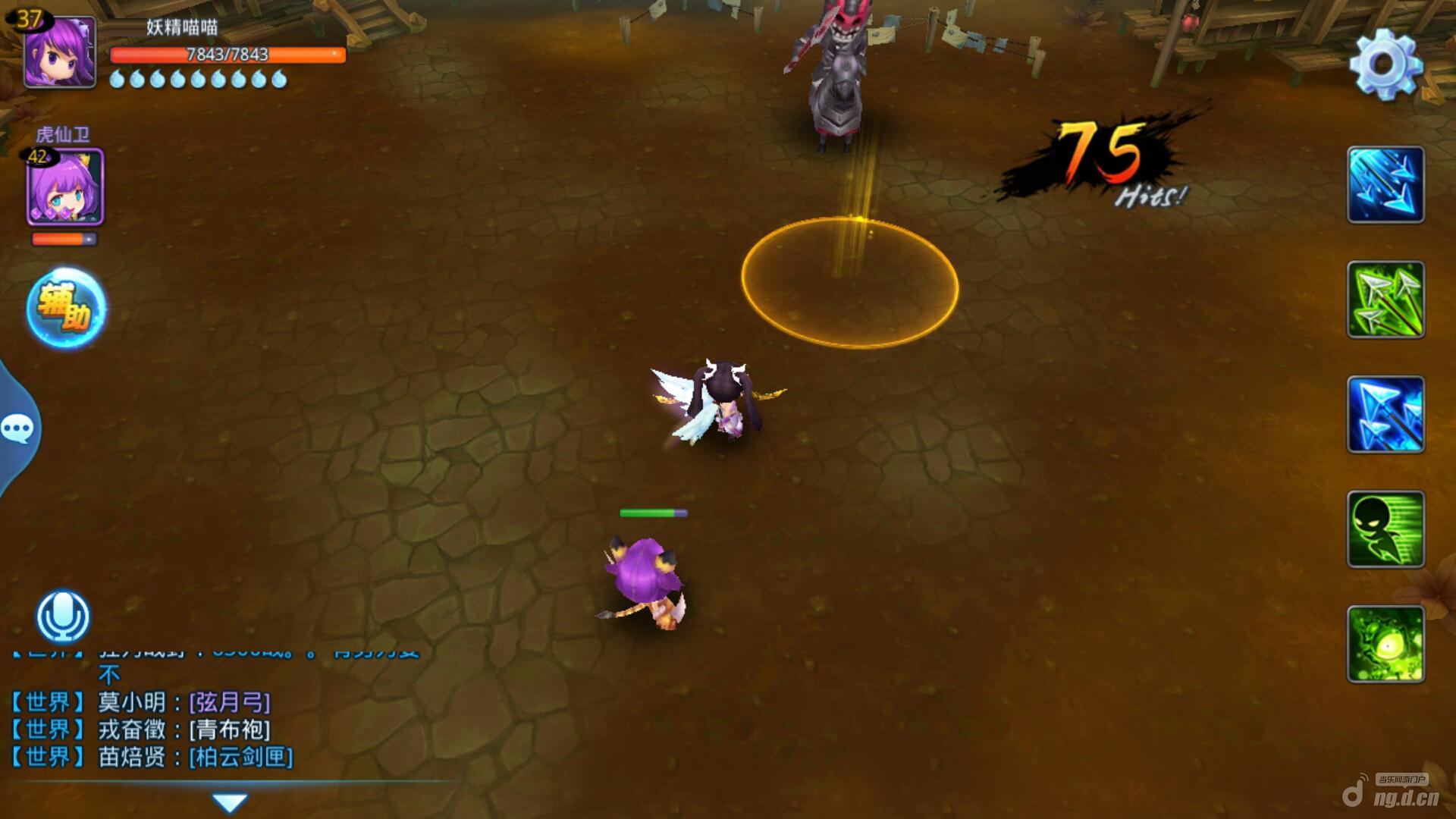Toggle the 辅助 assist button
The width and height of the screenshot is (1456, 819).
[x=66, y=308]
